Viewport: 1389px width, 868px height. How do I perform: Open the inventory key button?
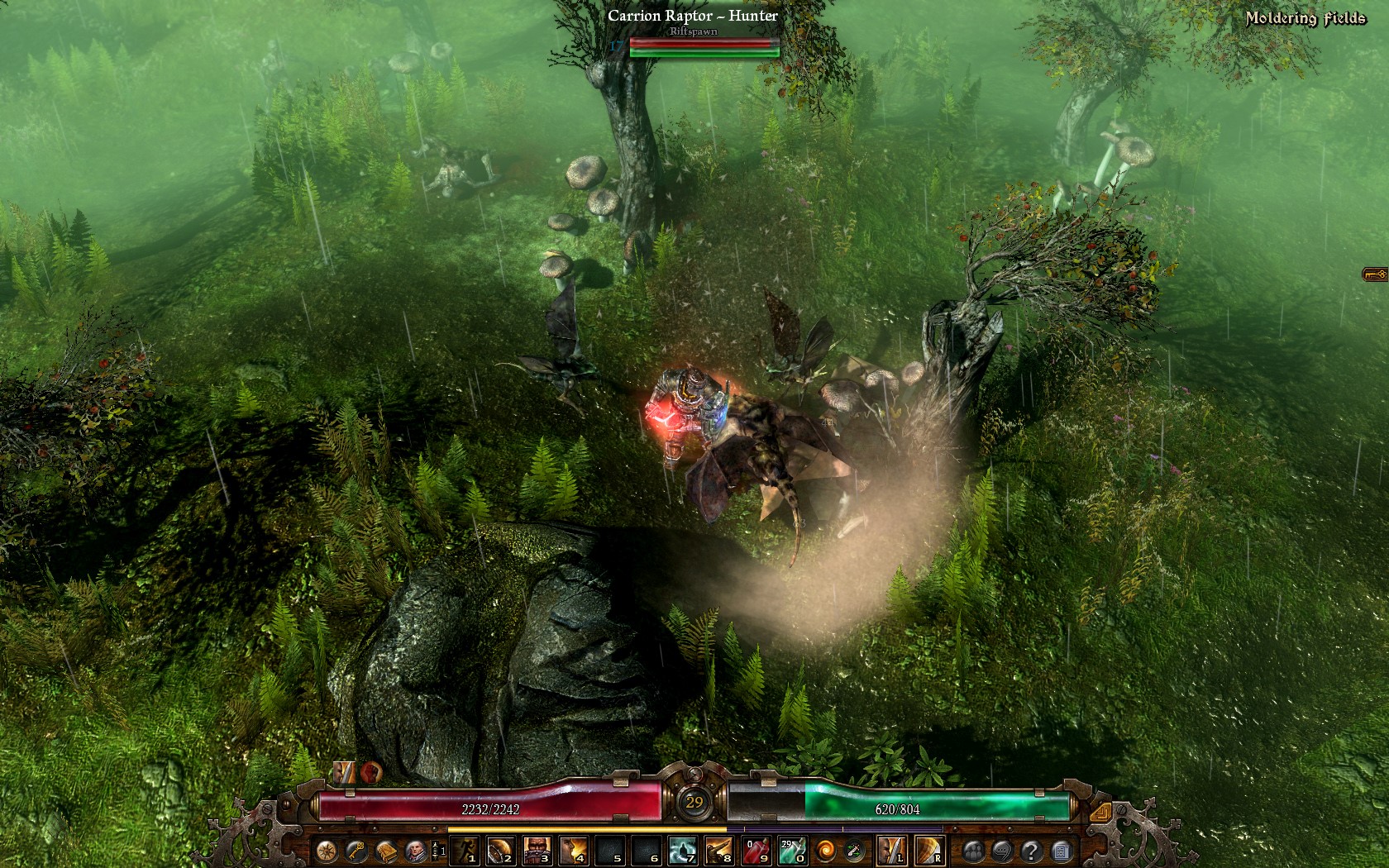tap(356, 850)
